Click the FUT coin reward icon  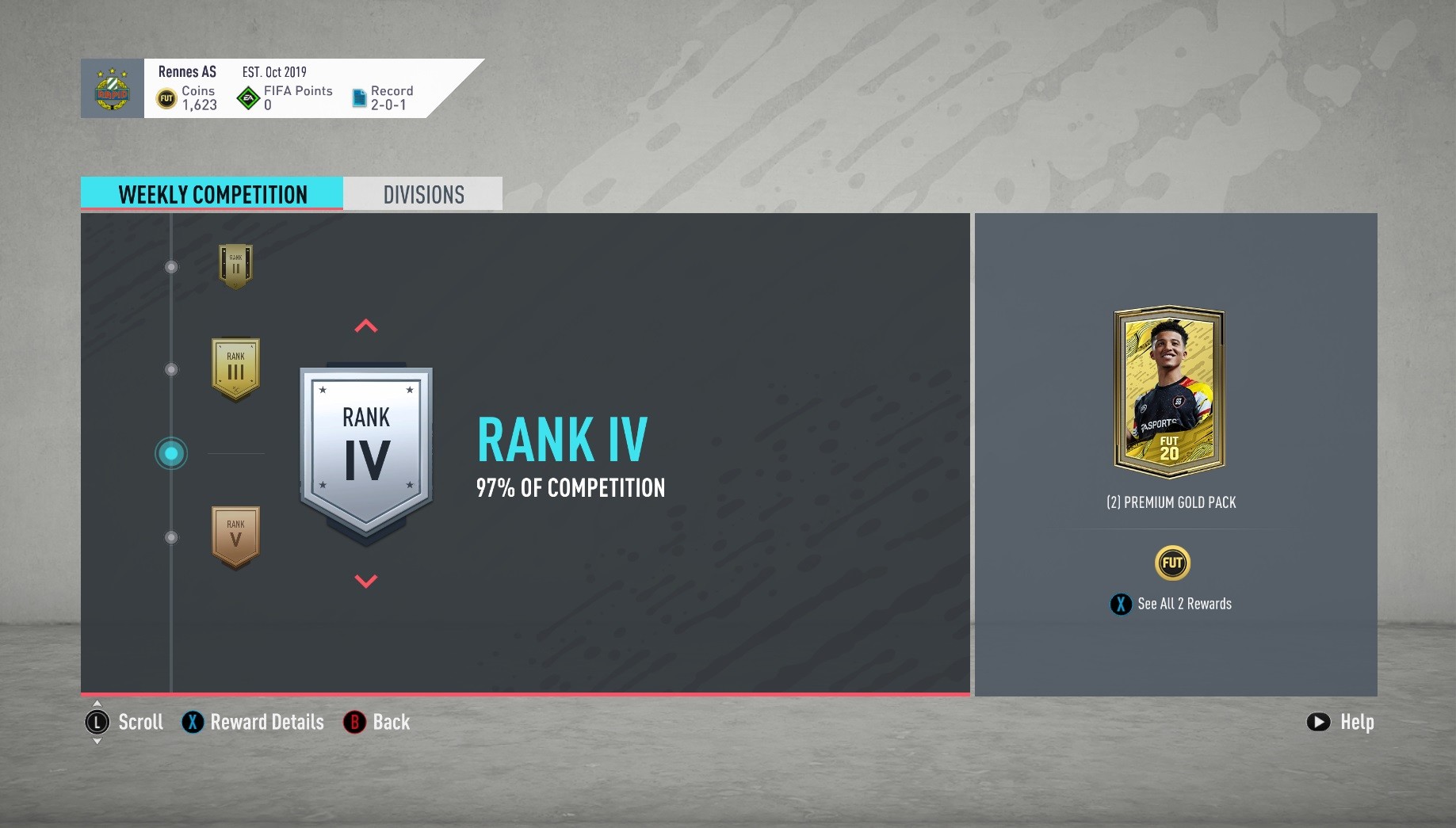pos(1171,563)
